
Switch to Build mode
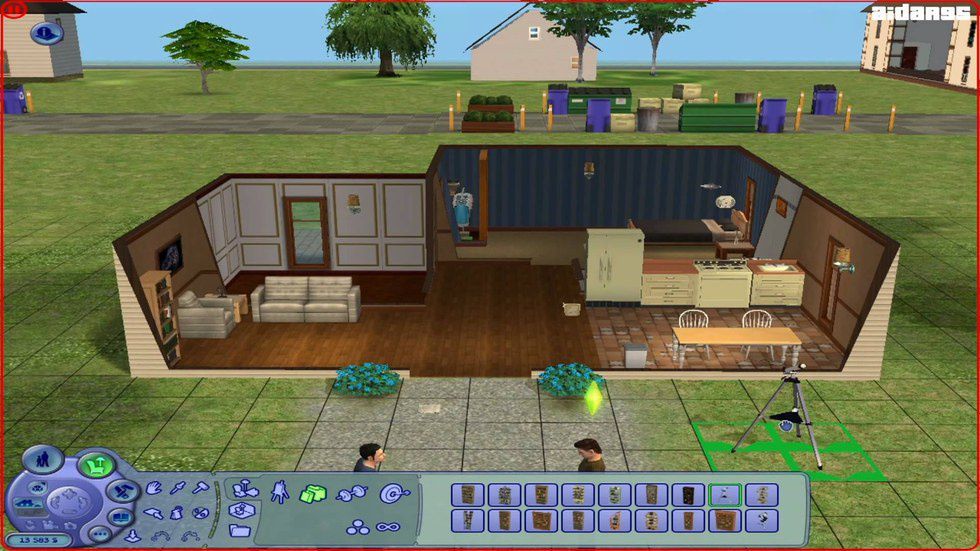[x=123, y=491]
